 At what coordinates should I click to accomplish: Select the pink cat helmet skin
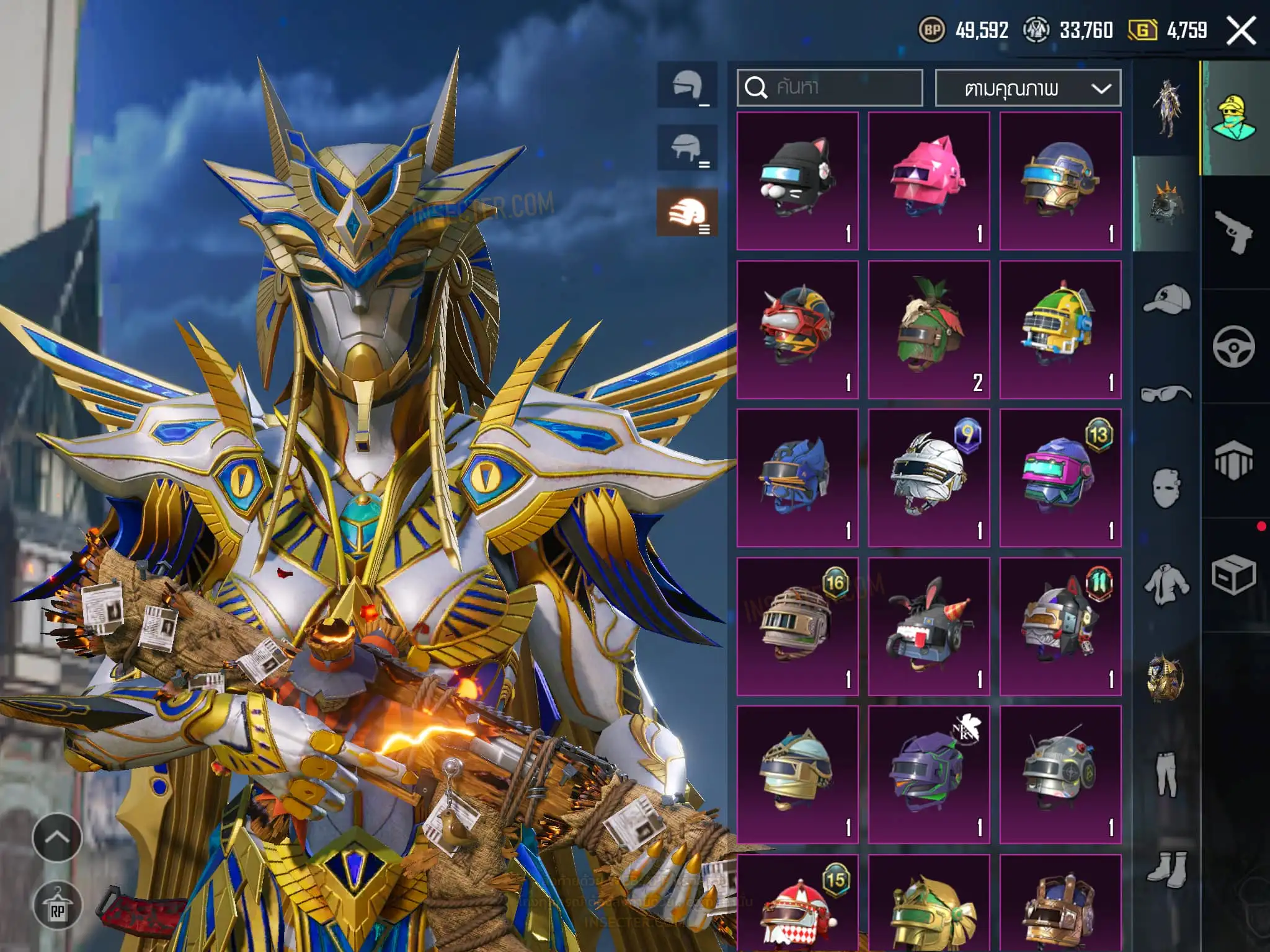[928, 181]
